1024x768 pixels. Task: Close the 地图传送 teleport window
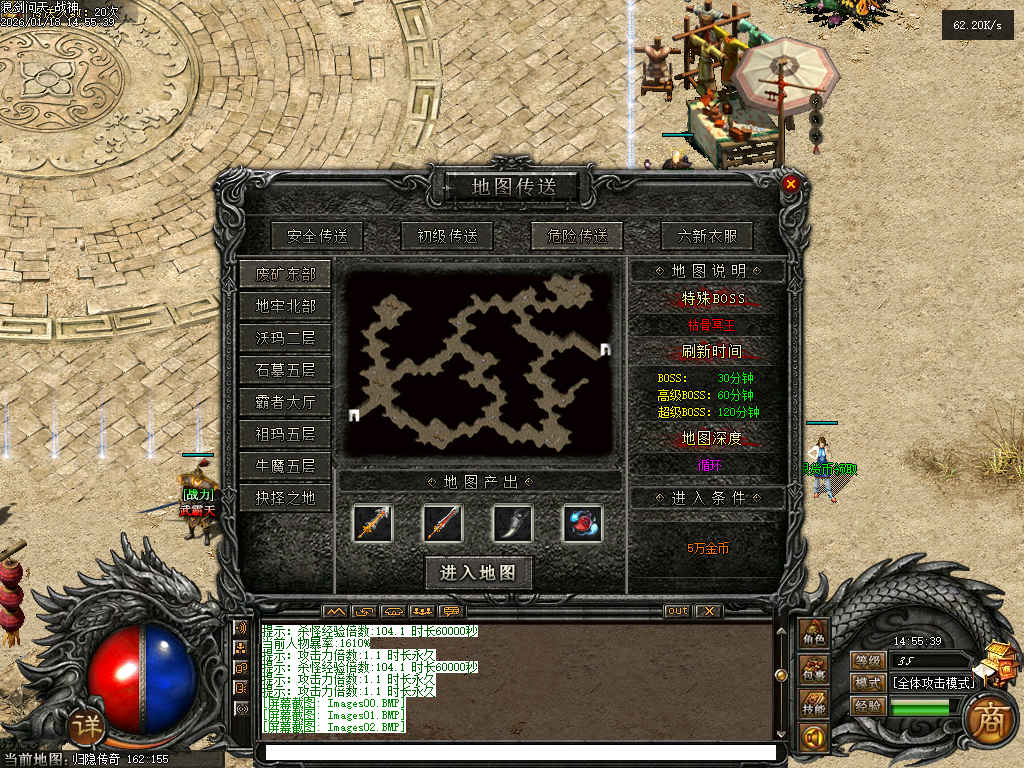pos(791,184)
